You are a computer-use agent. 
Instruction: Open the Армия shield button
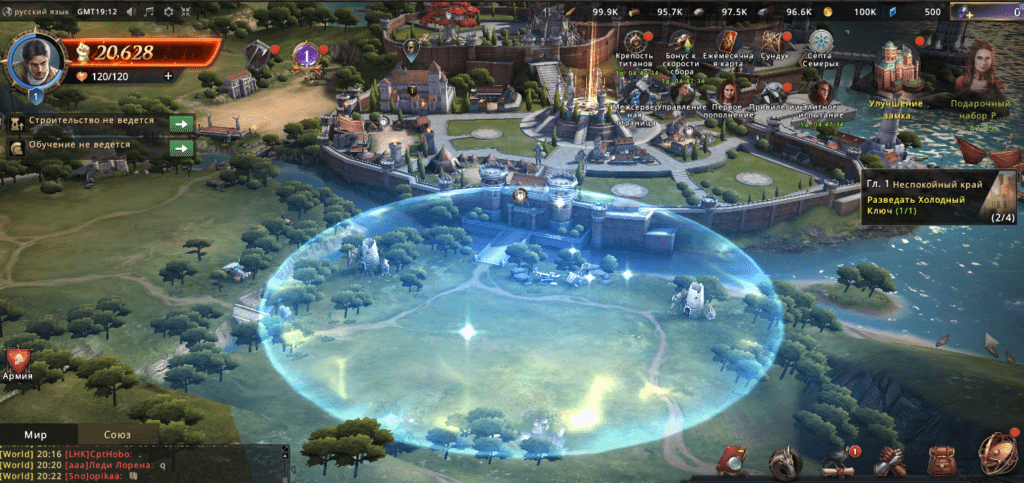click(x=17, y=362)
